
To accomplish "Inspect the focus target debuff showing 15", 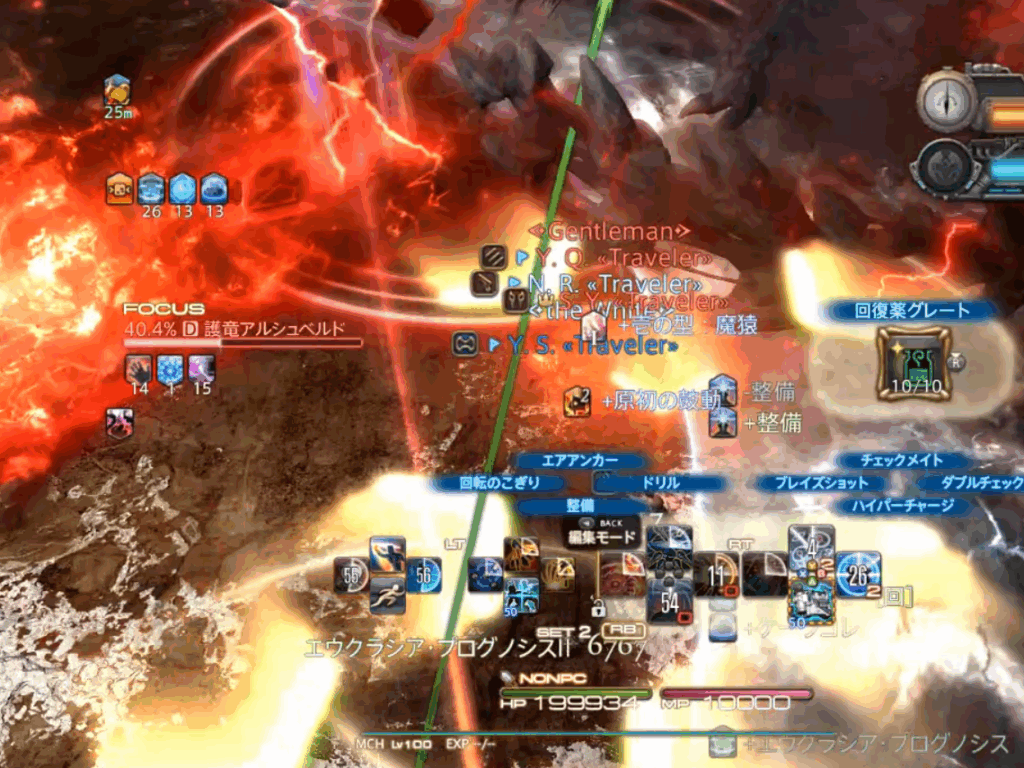I will pyautogui.click(x=202, y=369).
